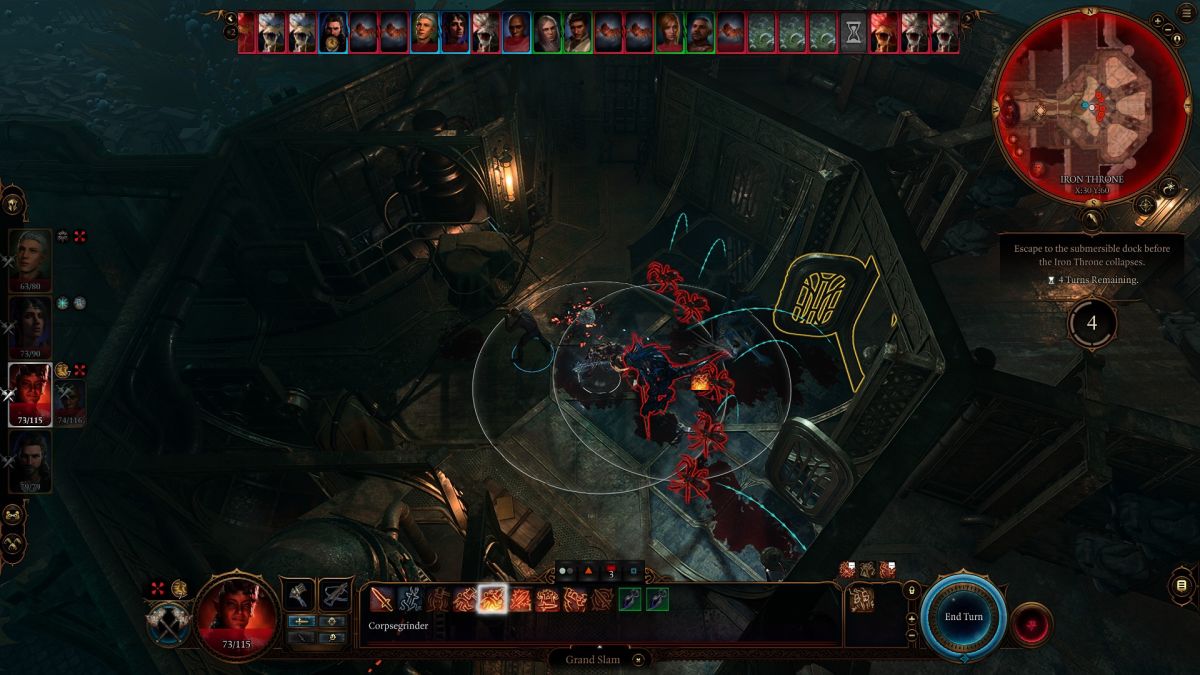Viewport: 1200px width, 675px height.
Task: Select the dark-haired companion with 73/90 HP
Action: [30, 326]
